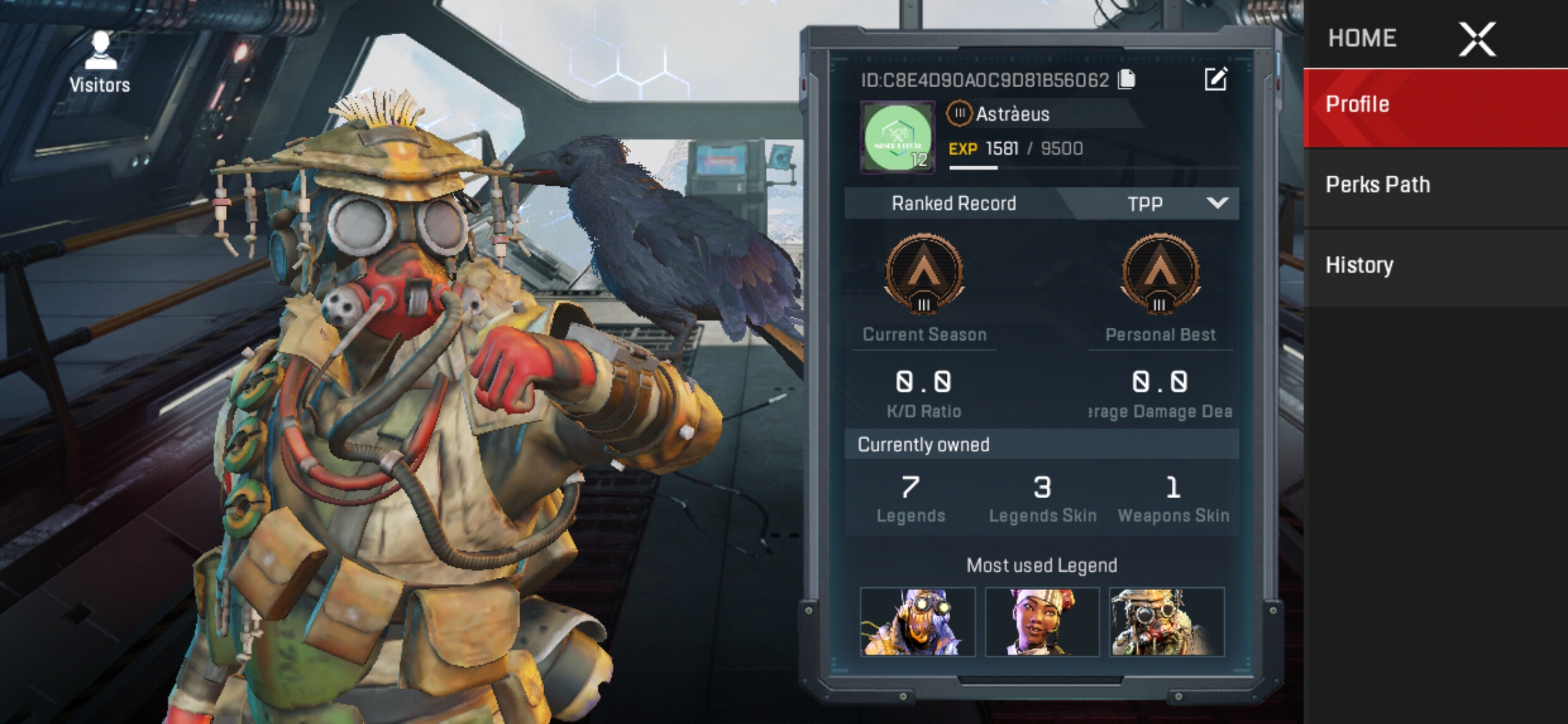Image resolution: width=1568 pixels, height=724 pixels.
Task: Click the green player avatar picture
Action: point(897,138)
